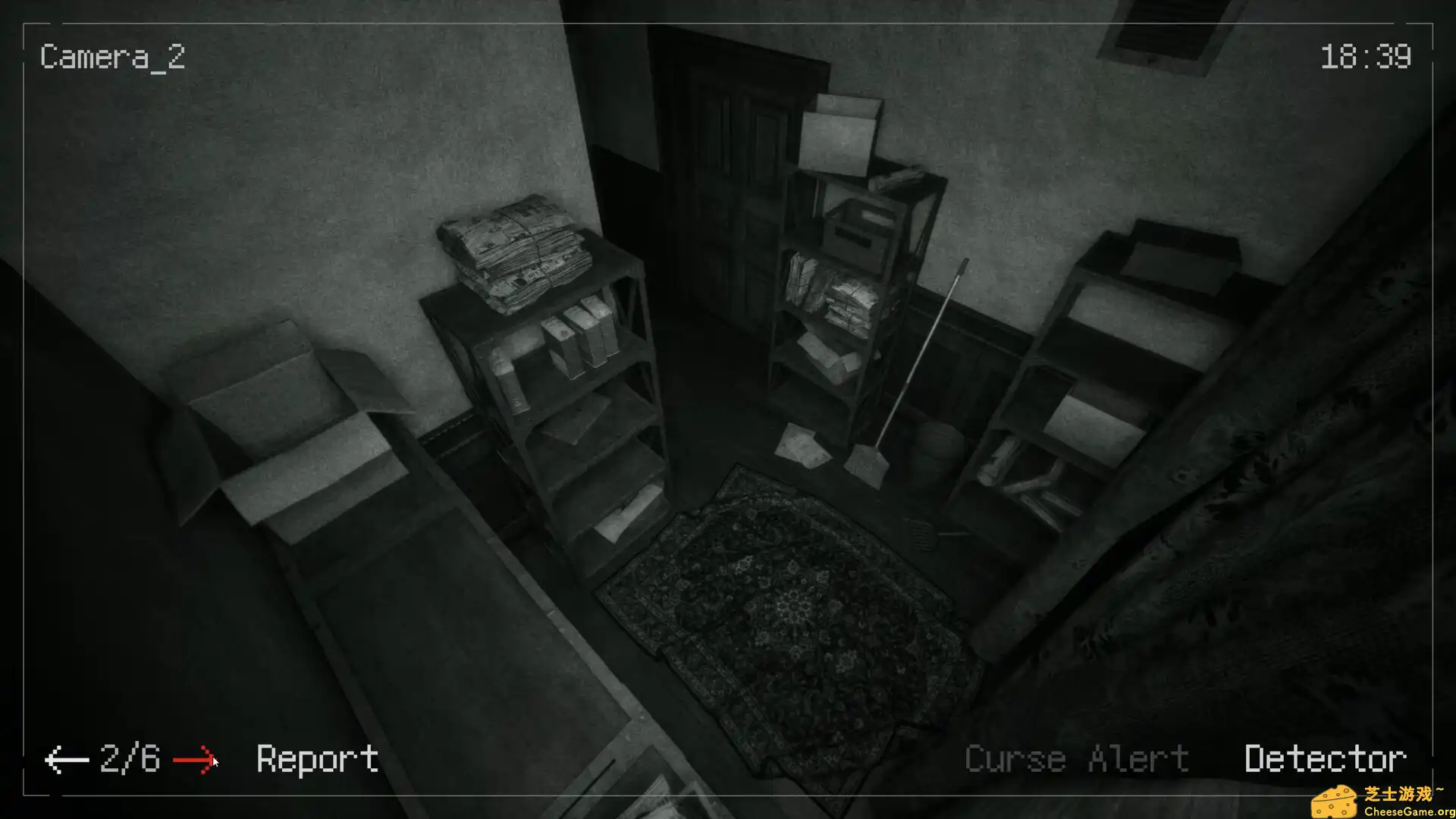Click the Camera_2 feed label to switch view

[x=111, y=57]
